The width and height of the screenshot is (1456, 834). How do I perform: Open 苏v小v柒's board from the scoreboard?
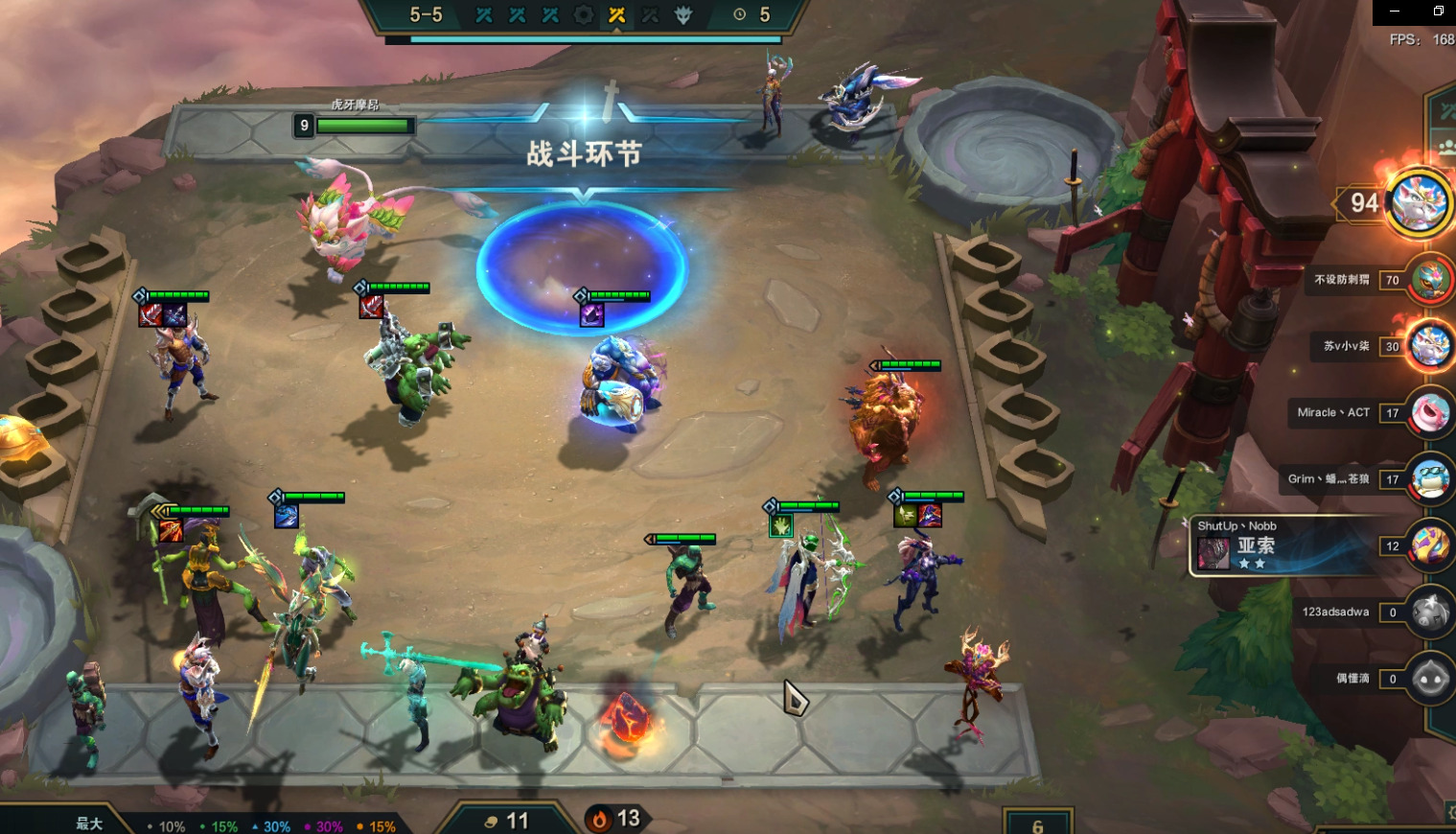point(1430,346)
